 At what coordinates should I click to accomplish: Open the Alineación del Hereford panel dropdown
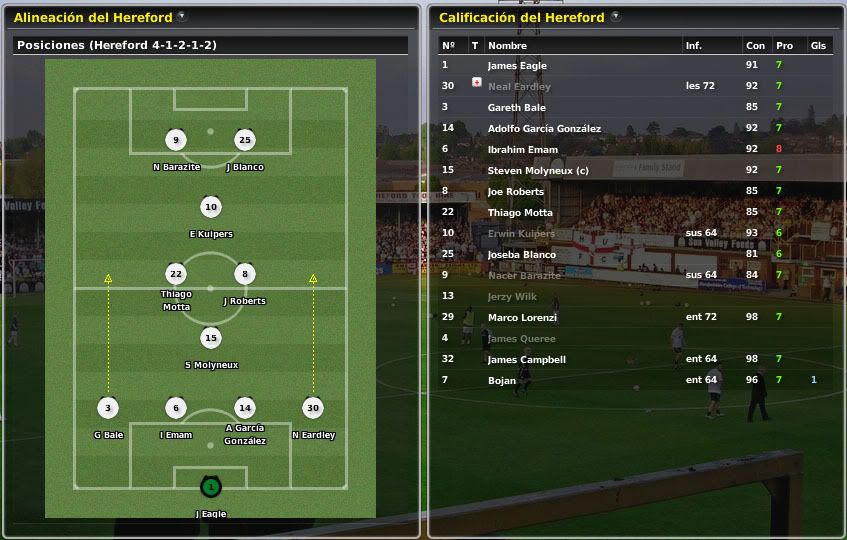click(181, 17)
